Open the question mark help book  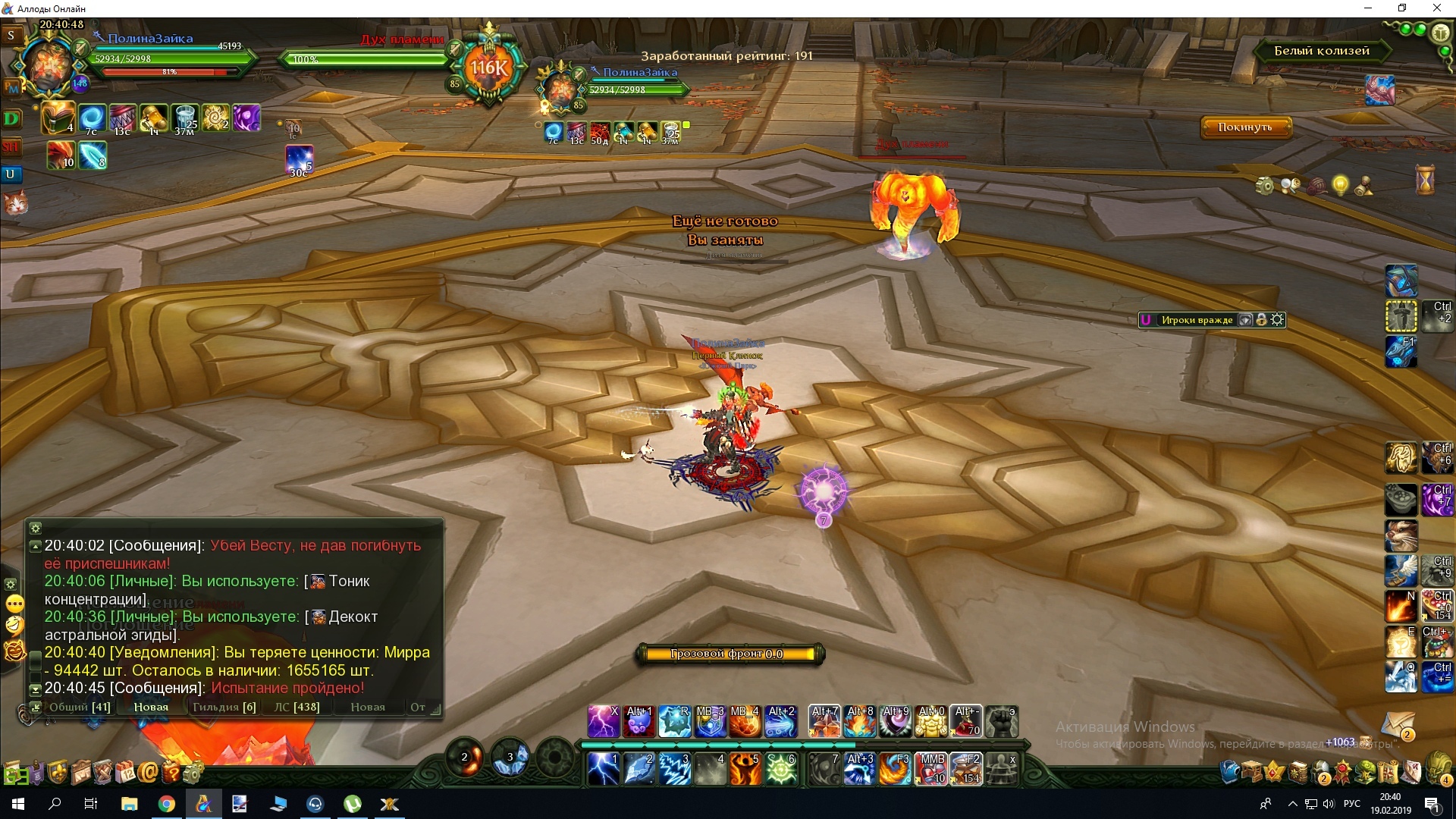coord(171,773)
